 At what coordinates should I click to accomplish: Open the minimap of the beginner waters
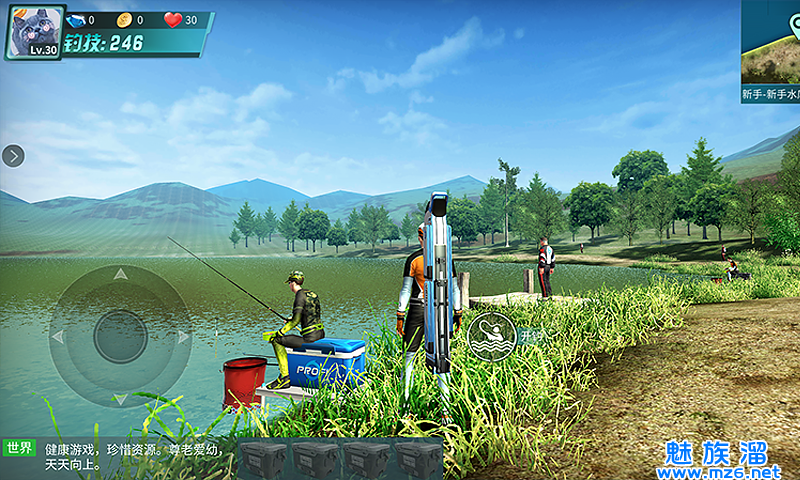pos(771,50)
